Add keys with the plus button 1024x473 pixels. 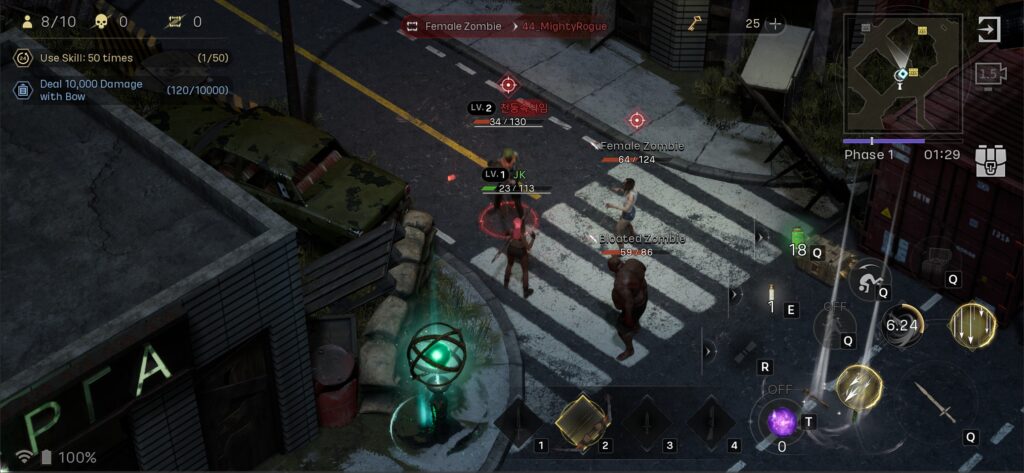(x=774, y=24)
